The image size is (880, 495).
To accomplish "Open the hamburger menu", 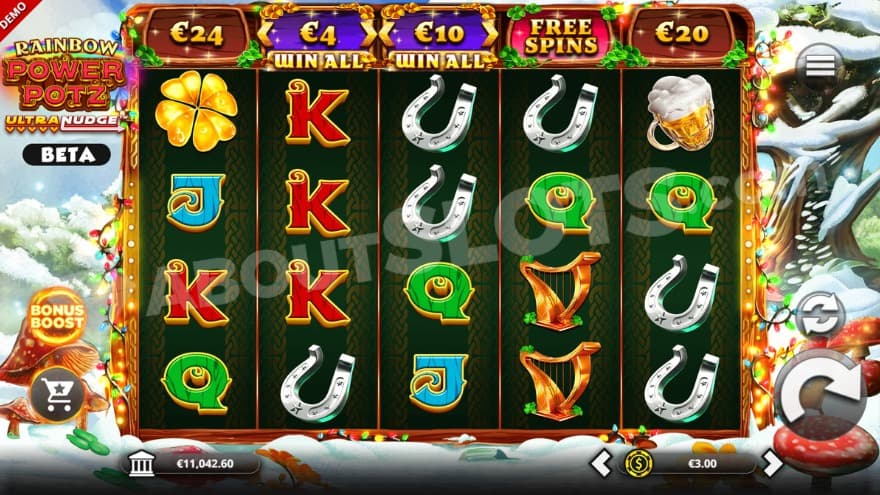I will click(x=820, y=65).
